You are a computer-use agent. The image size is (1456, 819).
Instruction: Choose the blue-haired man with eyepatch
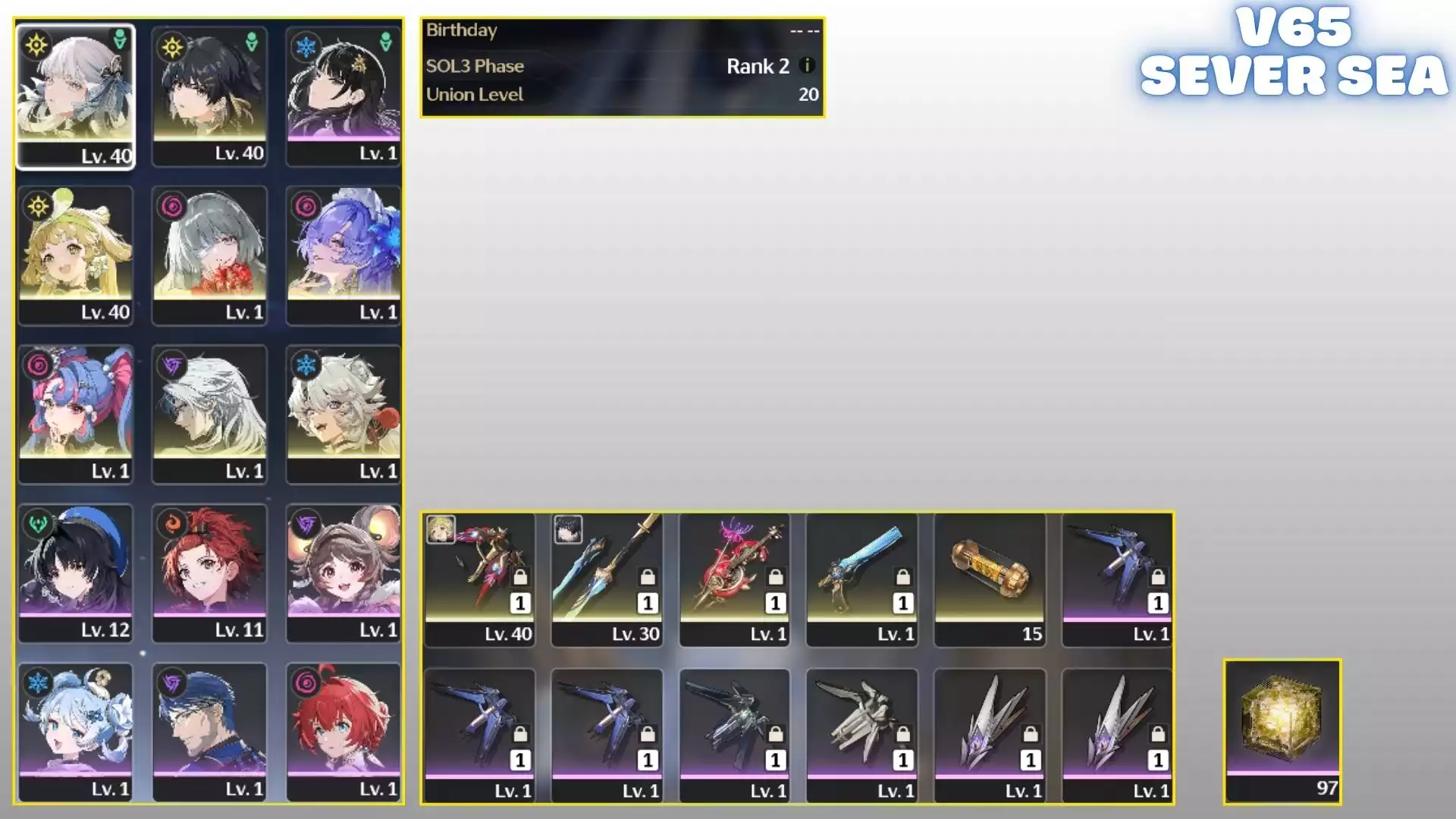click(209, 732)
